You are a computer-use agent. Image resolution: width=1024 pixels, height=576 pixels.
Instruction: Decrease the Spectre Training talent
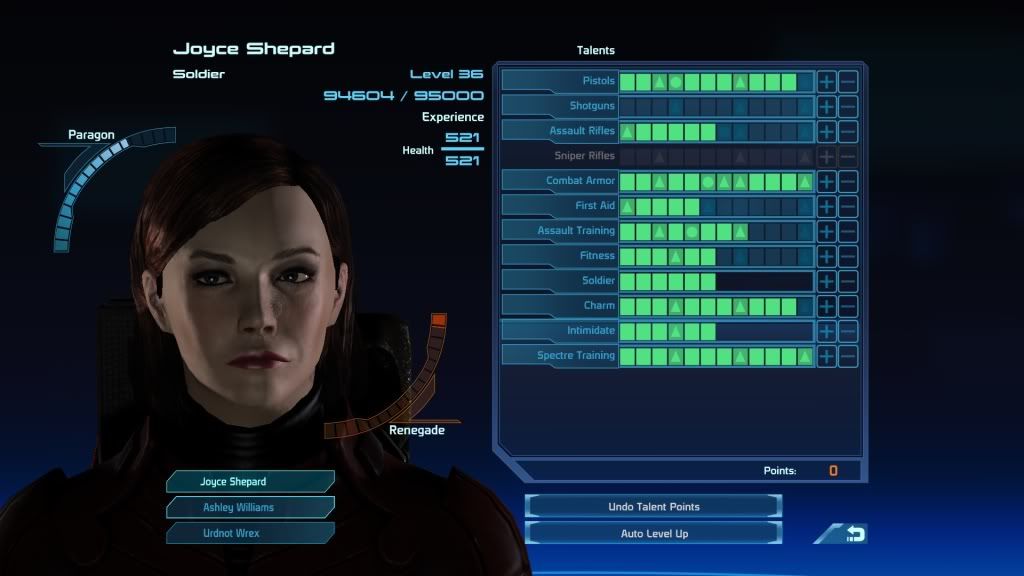pyautogui.click(x=848, y=356)
